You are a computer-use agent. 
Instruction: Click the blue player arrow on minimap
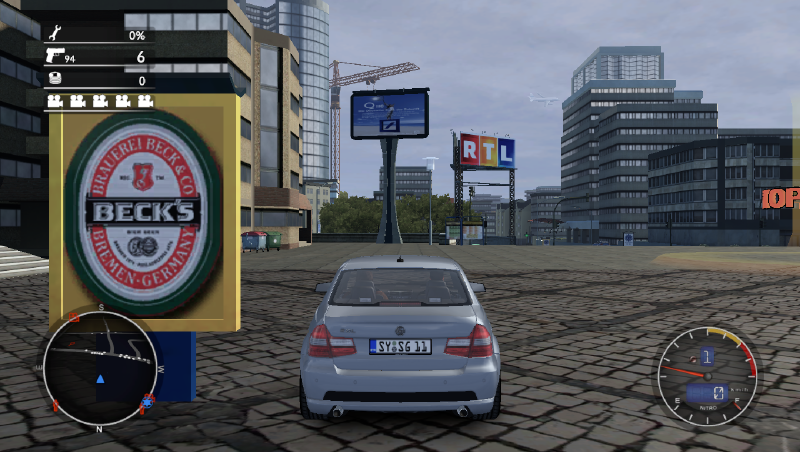click(100, 380)
